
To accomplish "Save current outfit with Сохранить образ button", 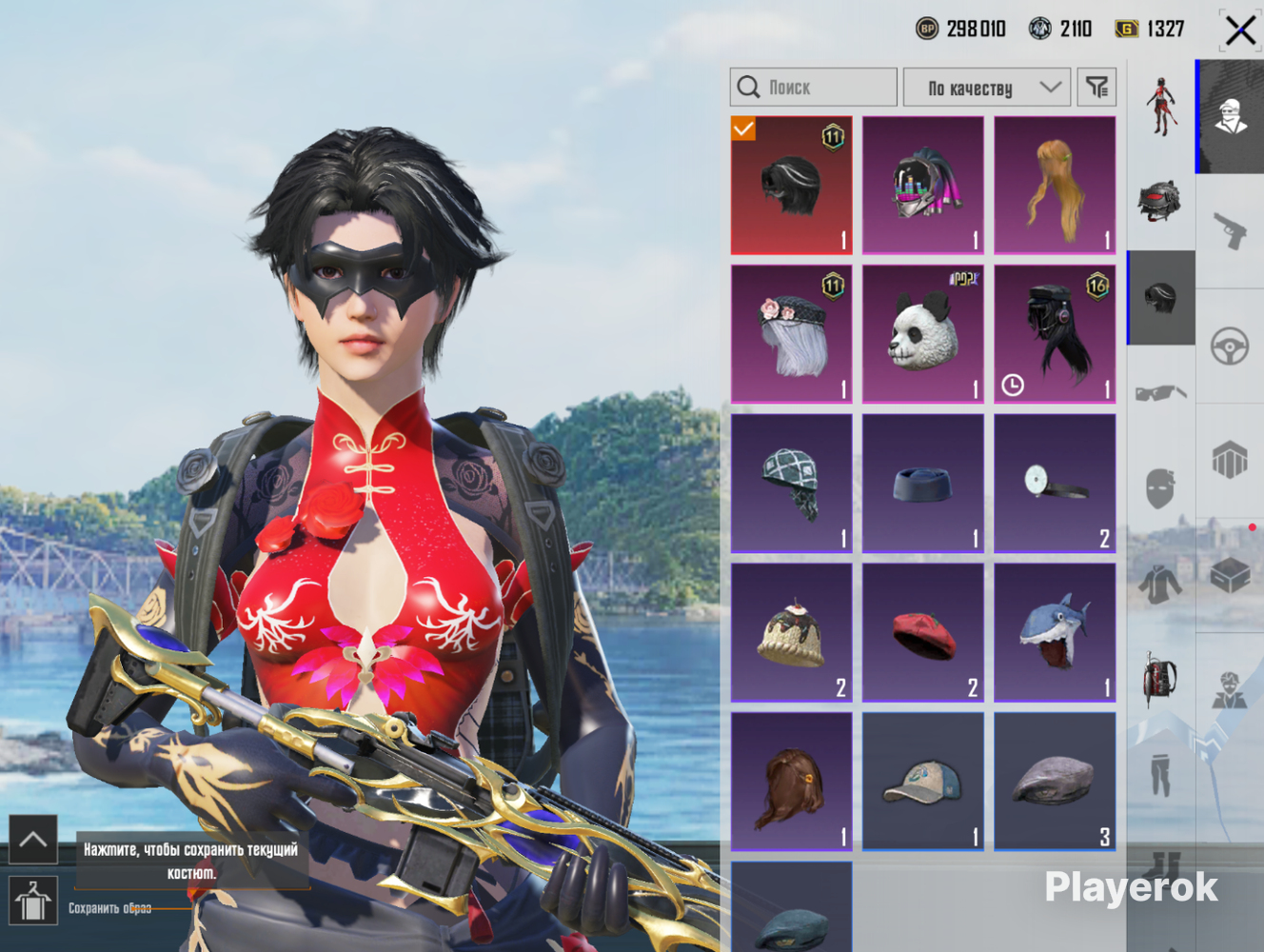I will pos(33,901).
